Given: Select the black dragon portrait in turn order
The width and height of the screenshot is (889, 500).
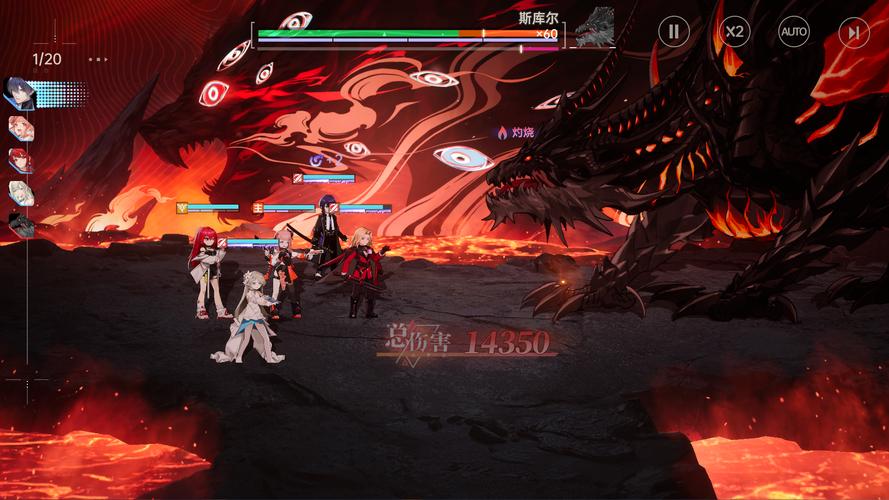Looking at the screenshot, I should click(x=21, y=223).
